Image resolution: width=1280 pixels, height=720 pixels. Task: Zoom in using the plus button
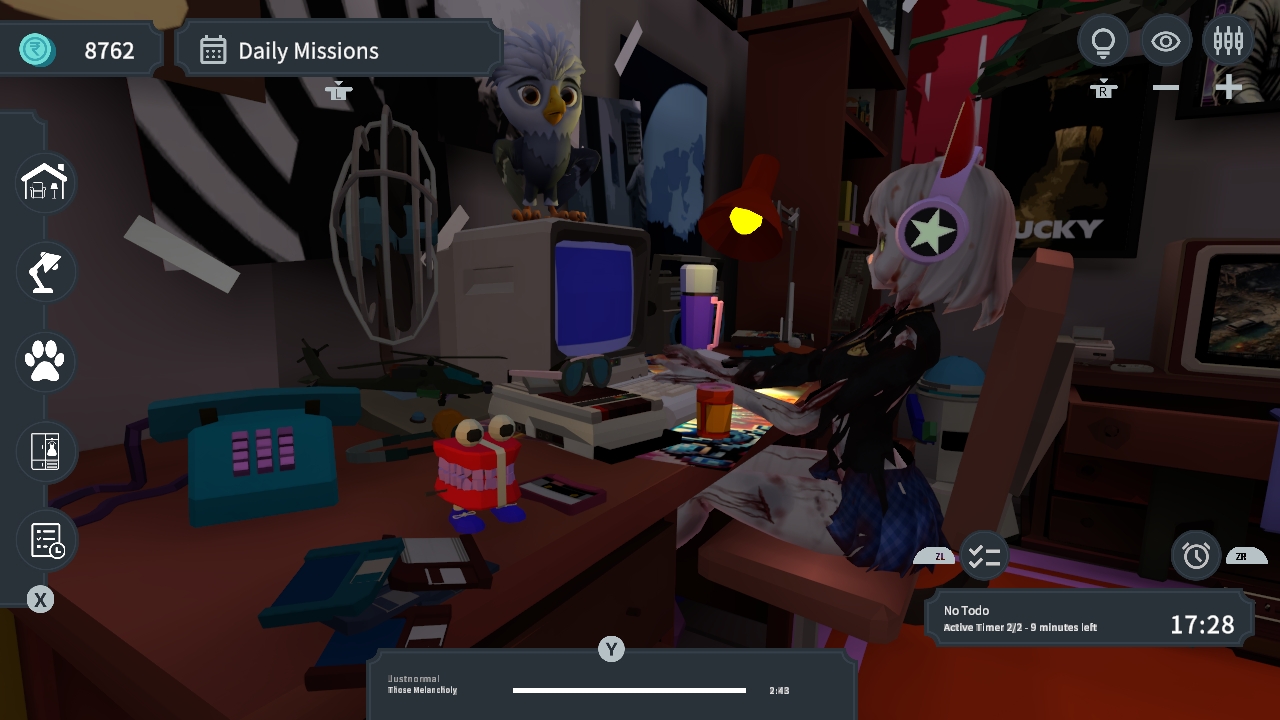click(x=1228, y=87)
